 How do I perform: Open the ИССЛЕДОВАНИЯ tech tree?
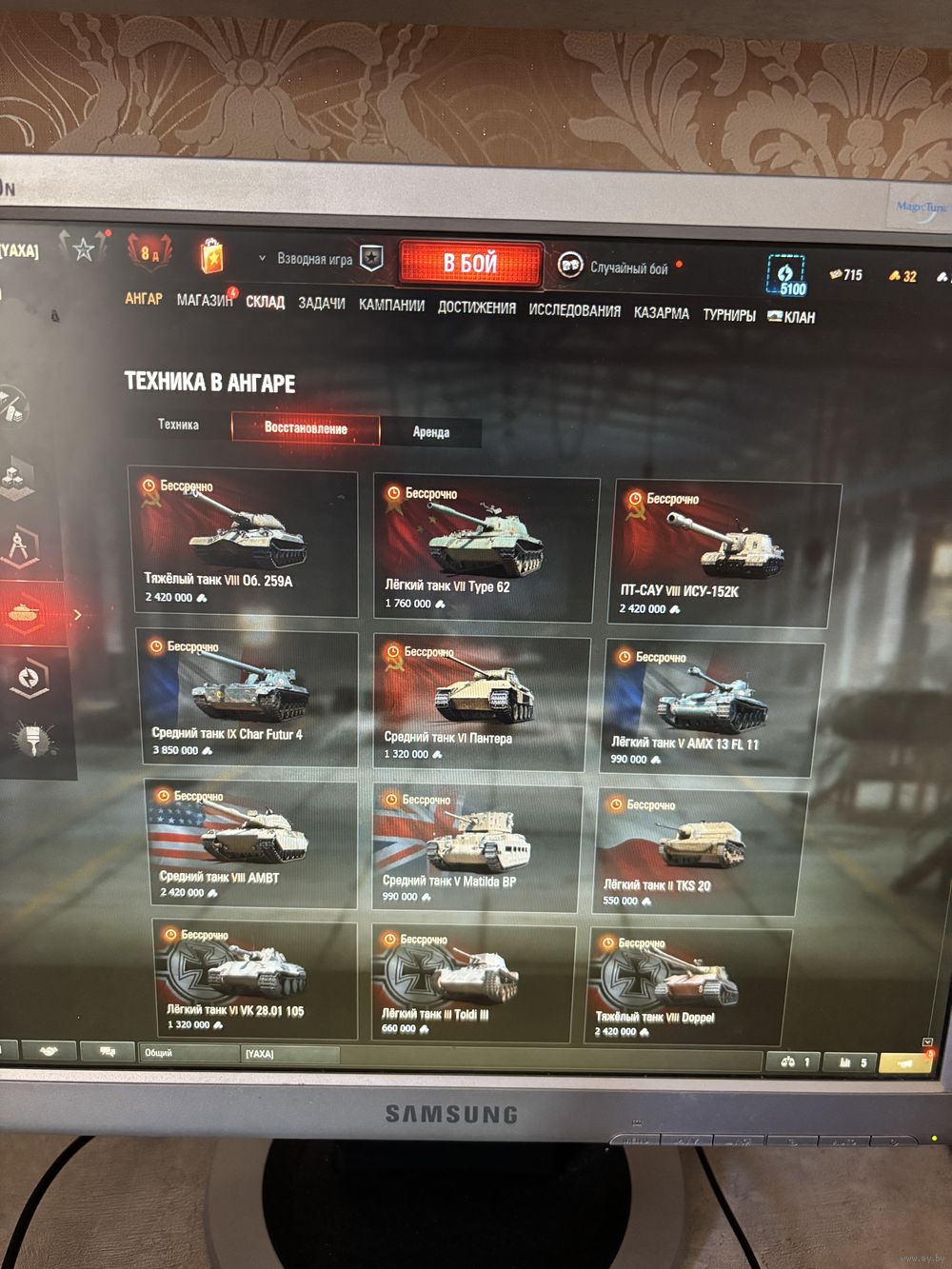click(574, 310)
